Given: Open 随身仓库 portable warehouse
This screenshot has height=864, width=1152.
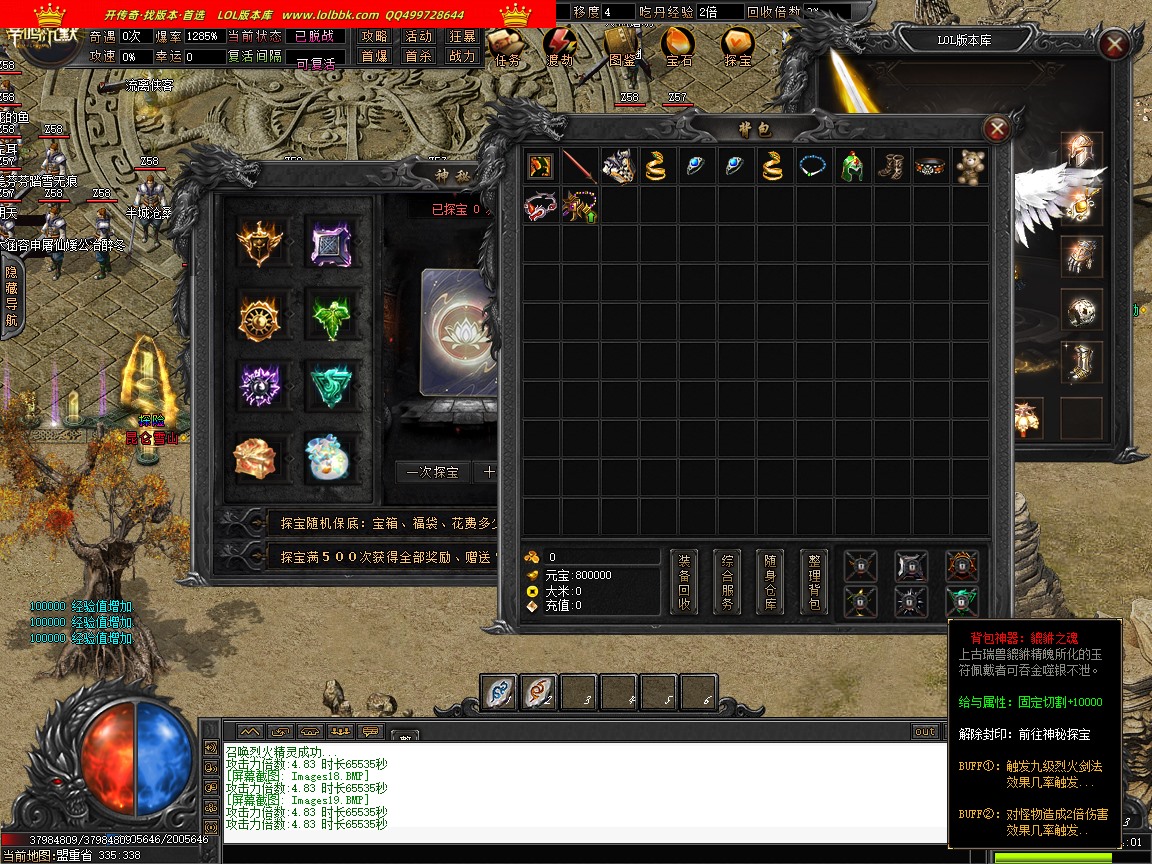Looking at the screenshot, I should (771, 582).
